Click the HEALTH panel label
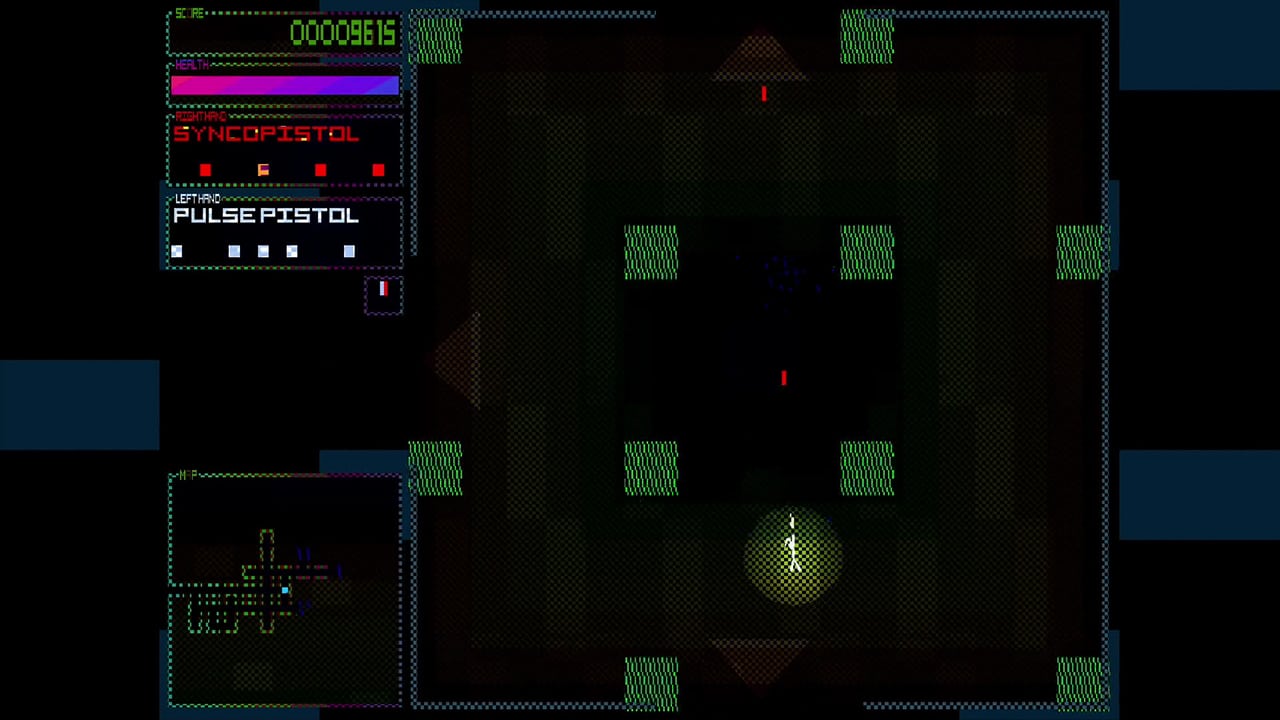Viewport: 1280px width, 720px height. [x=192, y=65]
